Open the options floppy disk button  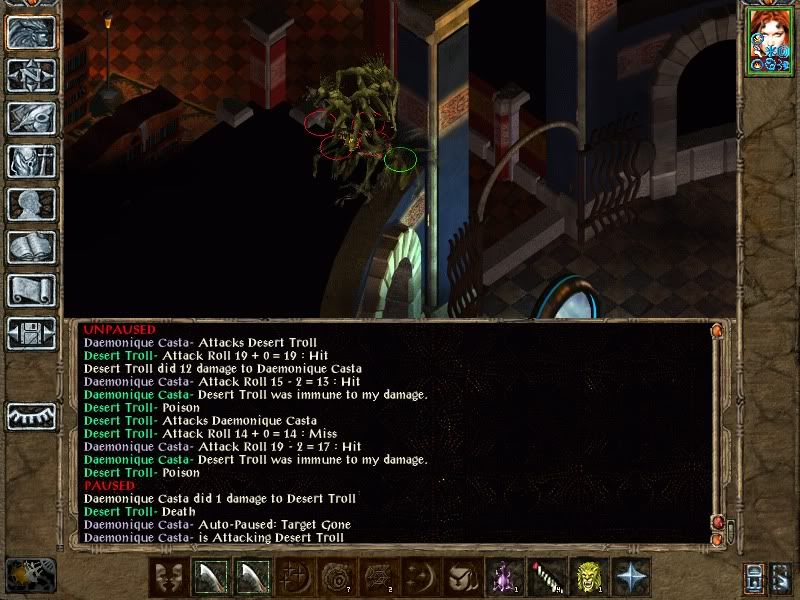(31, 333)
